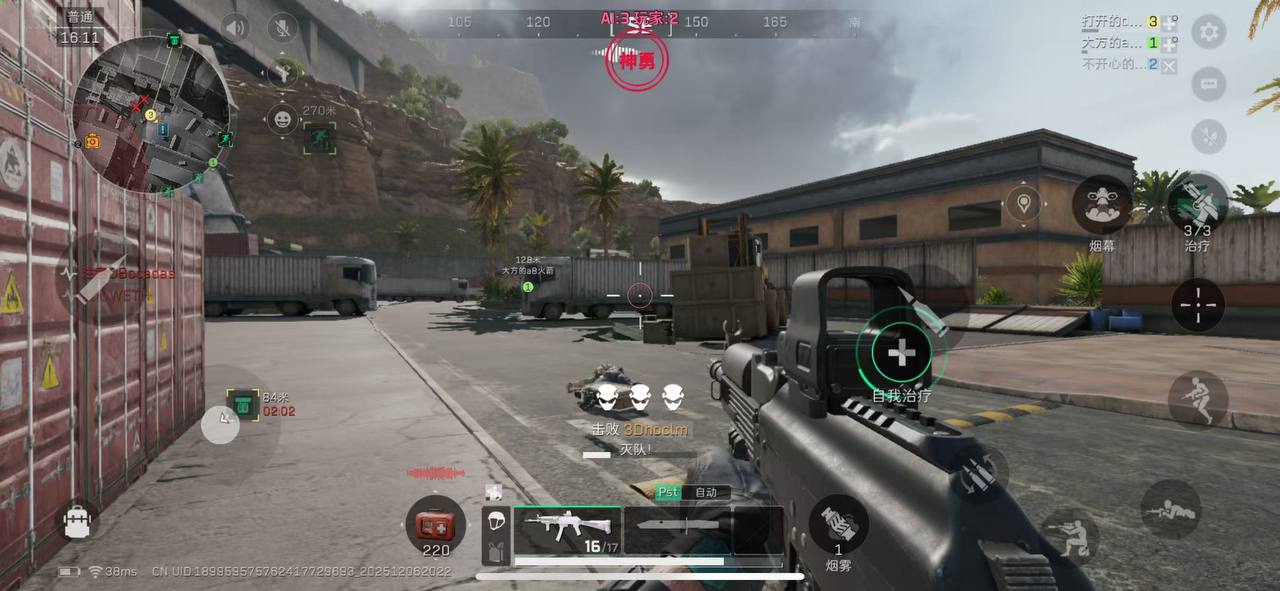This screenshot has width=1280, height=591.
Task: Select the submachine gun weapon slot
Action: [566, 530]
